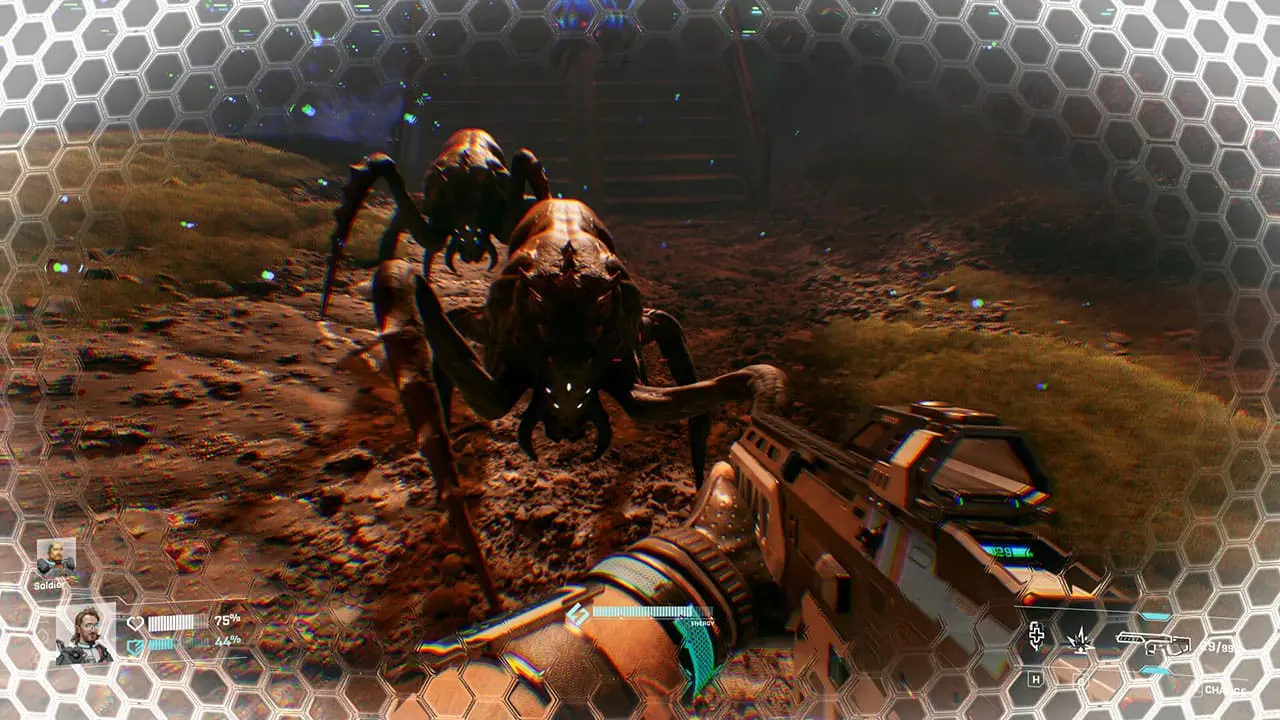Click the Soldier name label
This screenshot has height=720, width=1280.
coord(49,585)
